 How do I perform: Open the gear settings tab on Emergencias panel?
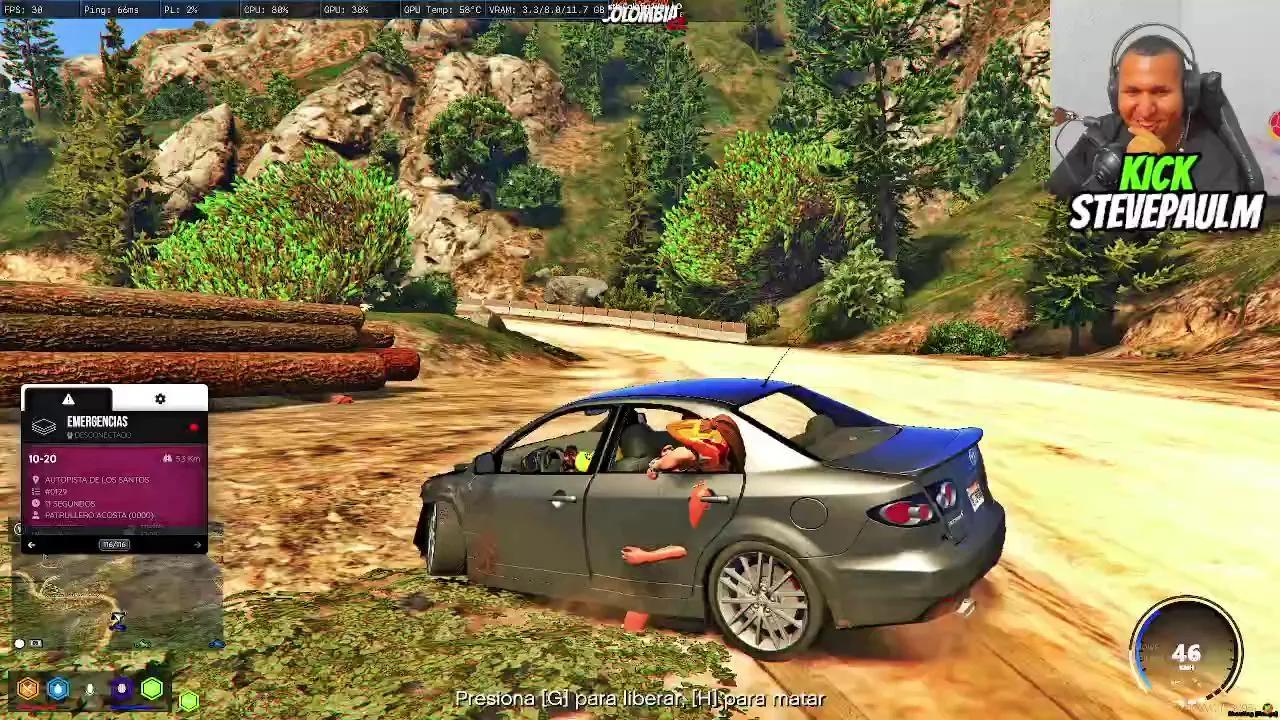(161, 397)
